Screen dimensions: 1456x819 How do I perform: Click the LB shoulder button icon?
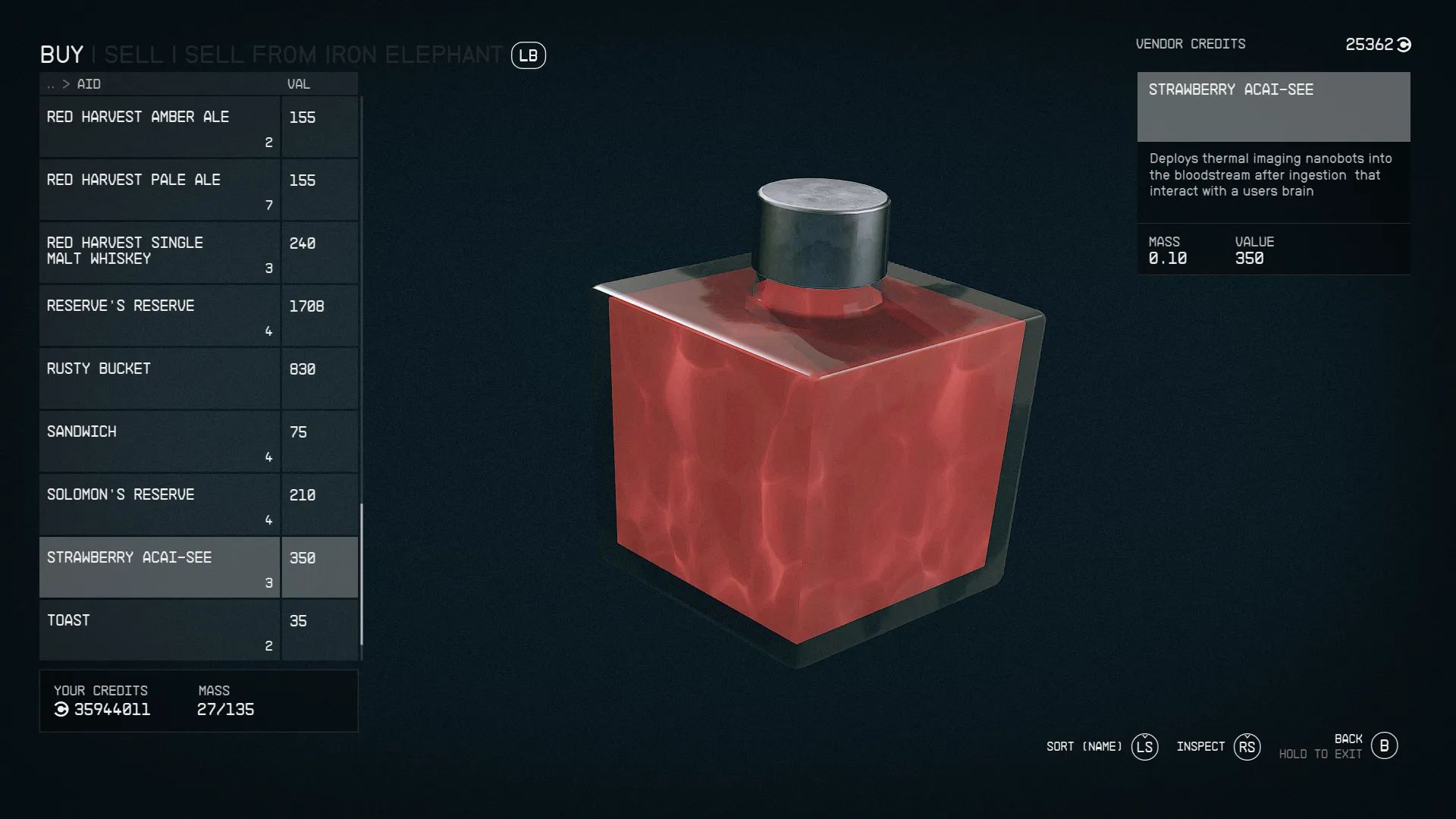tap(529, 55)
